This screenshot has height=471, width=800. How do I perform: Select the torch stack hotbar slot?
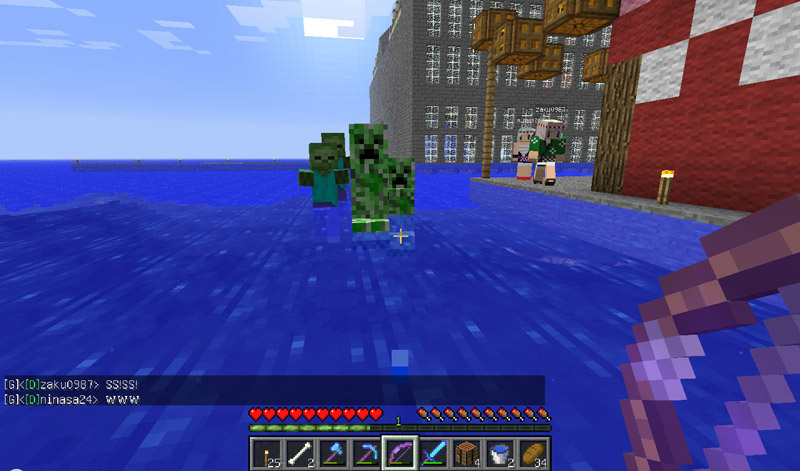tap(266, 453)
